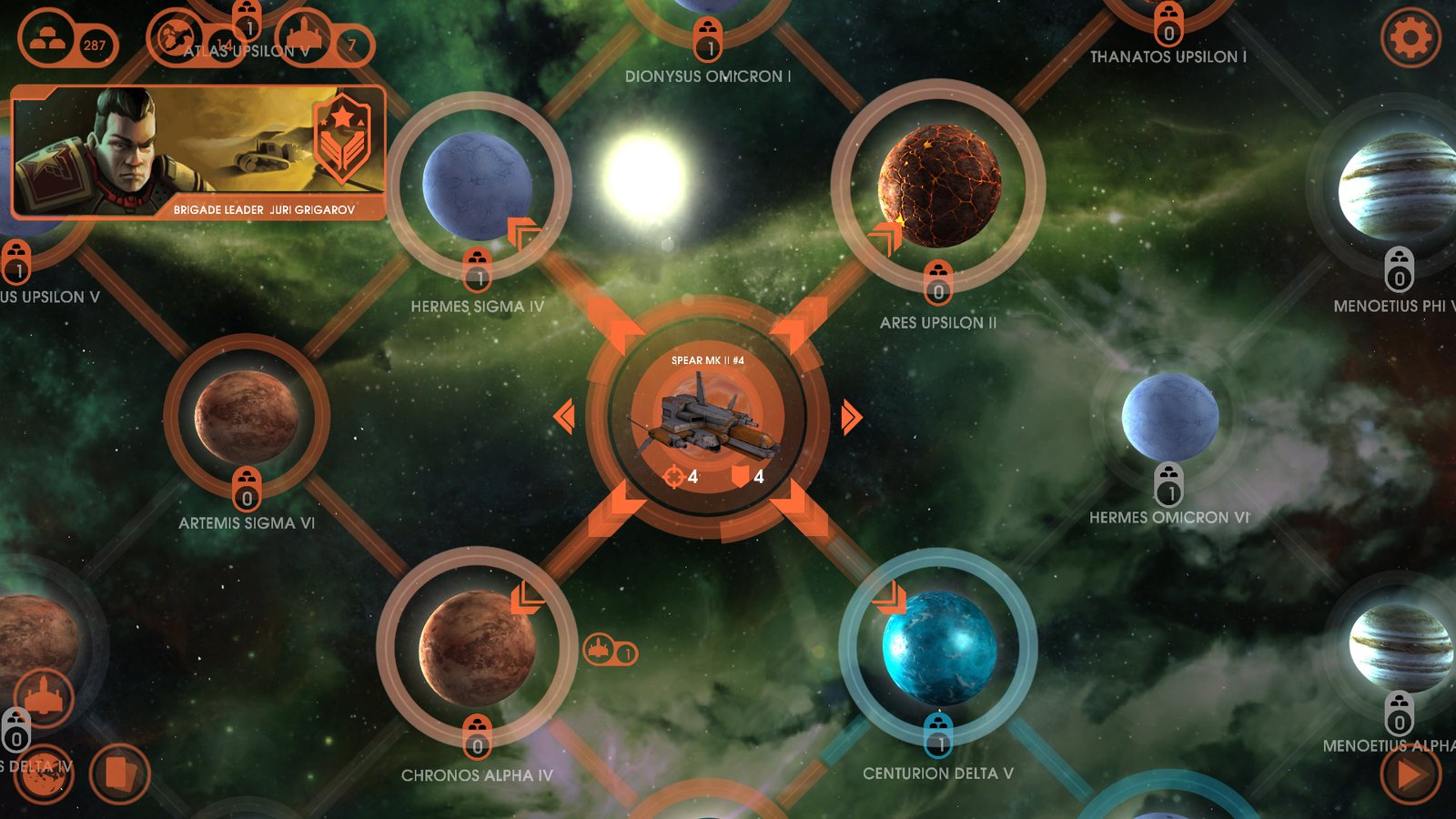
Task: Select planet Hermes Omicron VI
Action: 1169,417
